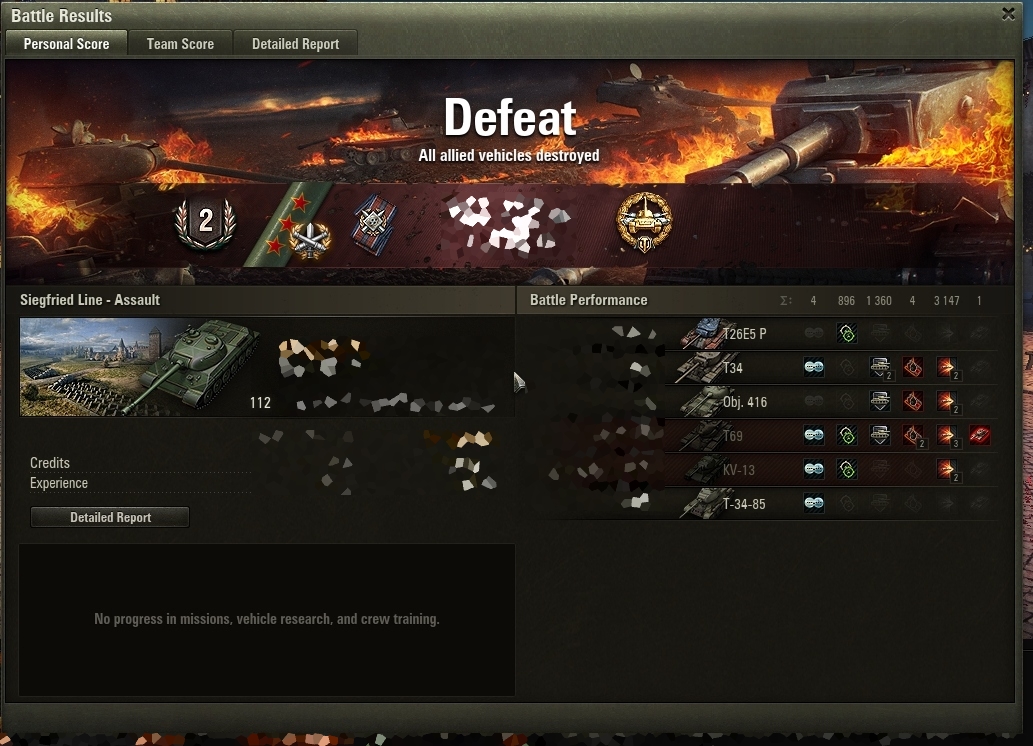Click the 2nd class mastery badge
This screenshot has height=746, width=1033.
coord(205,222)
